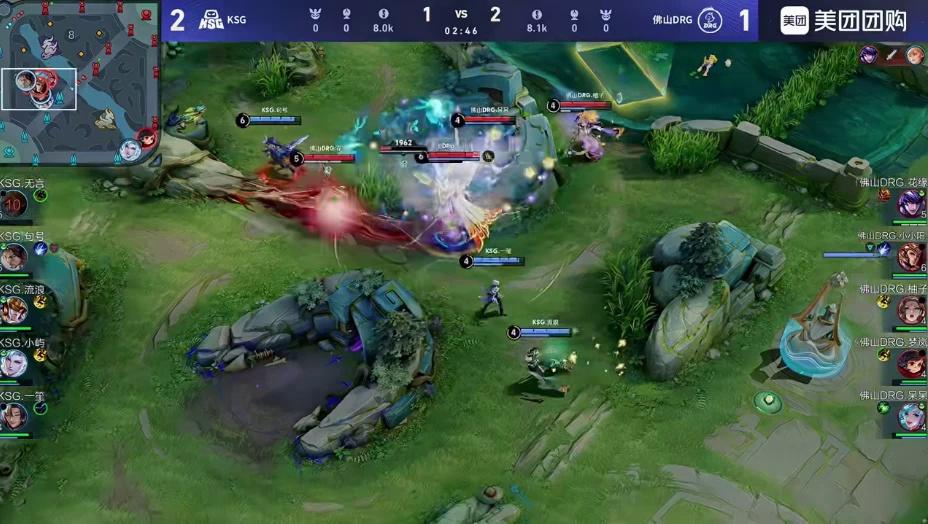This screenshot has width=928, height=524.
Task: Click the KSG team logo
Action: click(211, 20)
